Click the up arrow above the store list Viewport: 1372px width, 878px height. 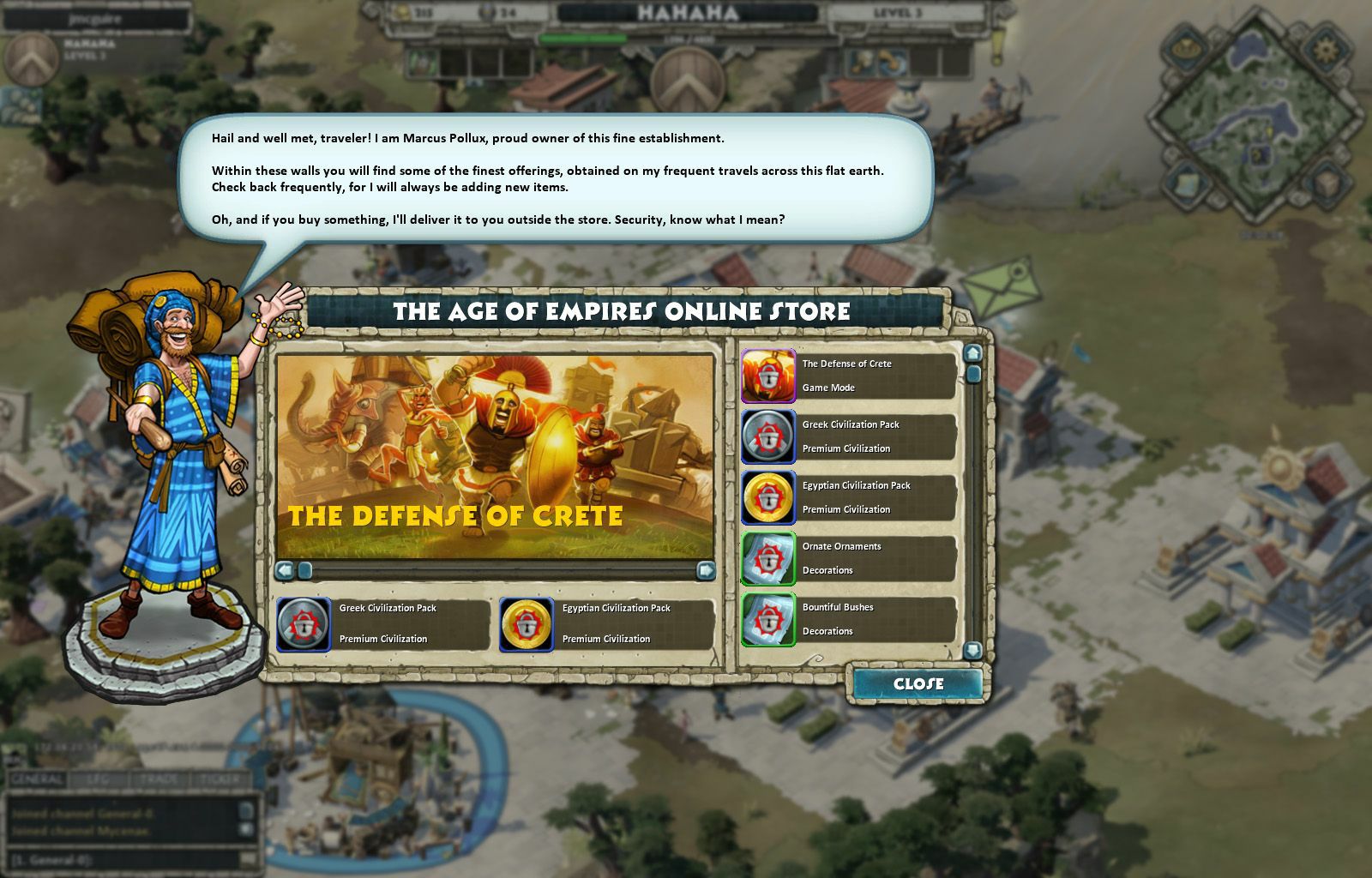(x=972, y=352)
